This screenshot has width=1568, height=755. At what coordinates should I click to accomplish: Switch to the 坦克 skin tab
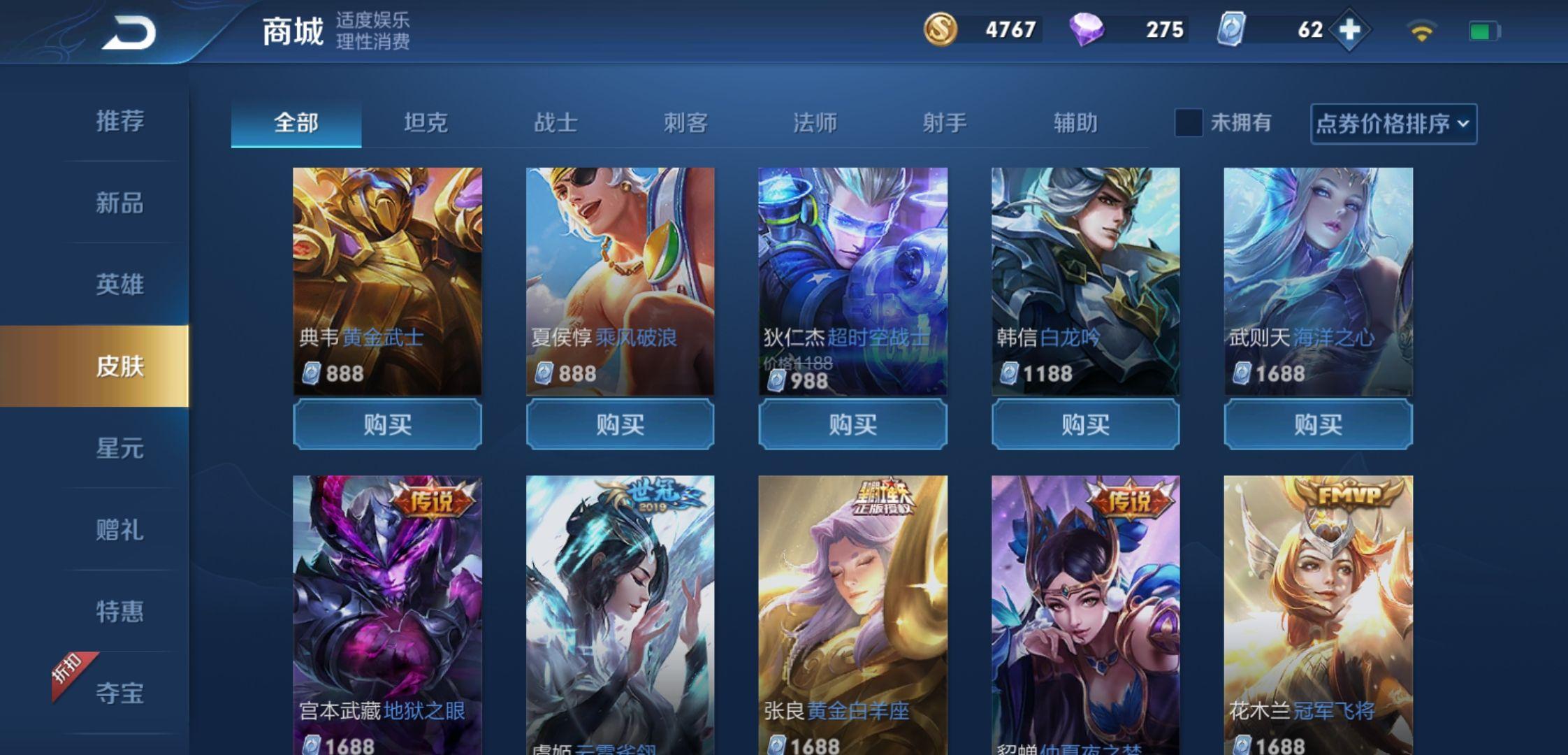tap(426, 123)
